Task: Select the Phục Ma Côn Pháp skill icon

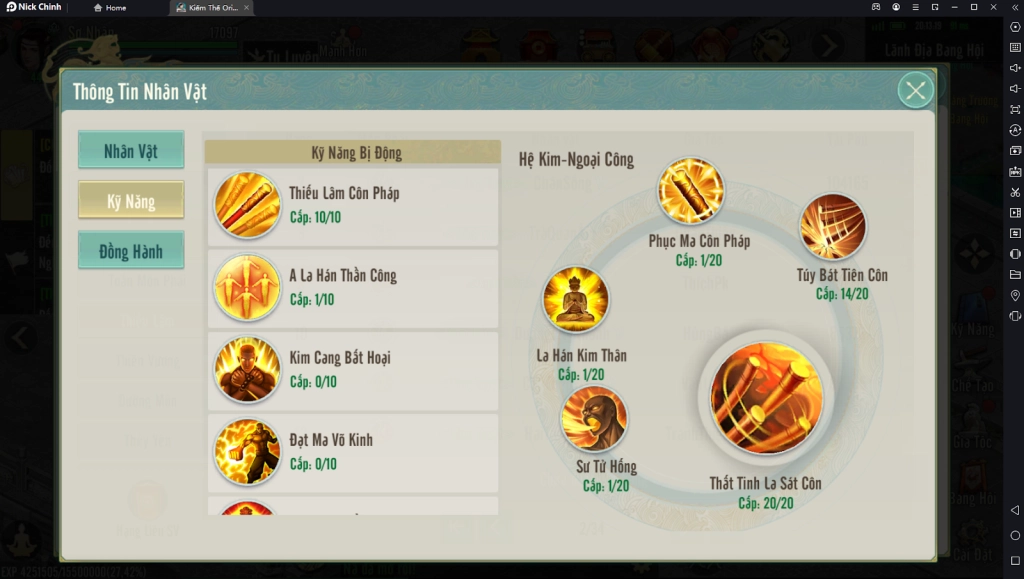Action: [690, 191]
